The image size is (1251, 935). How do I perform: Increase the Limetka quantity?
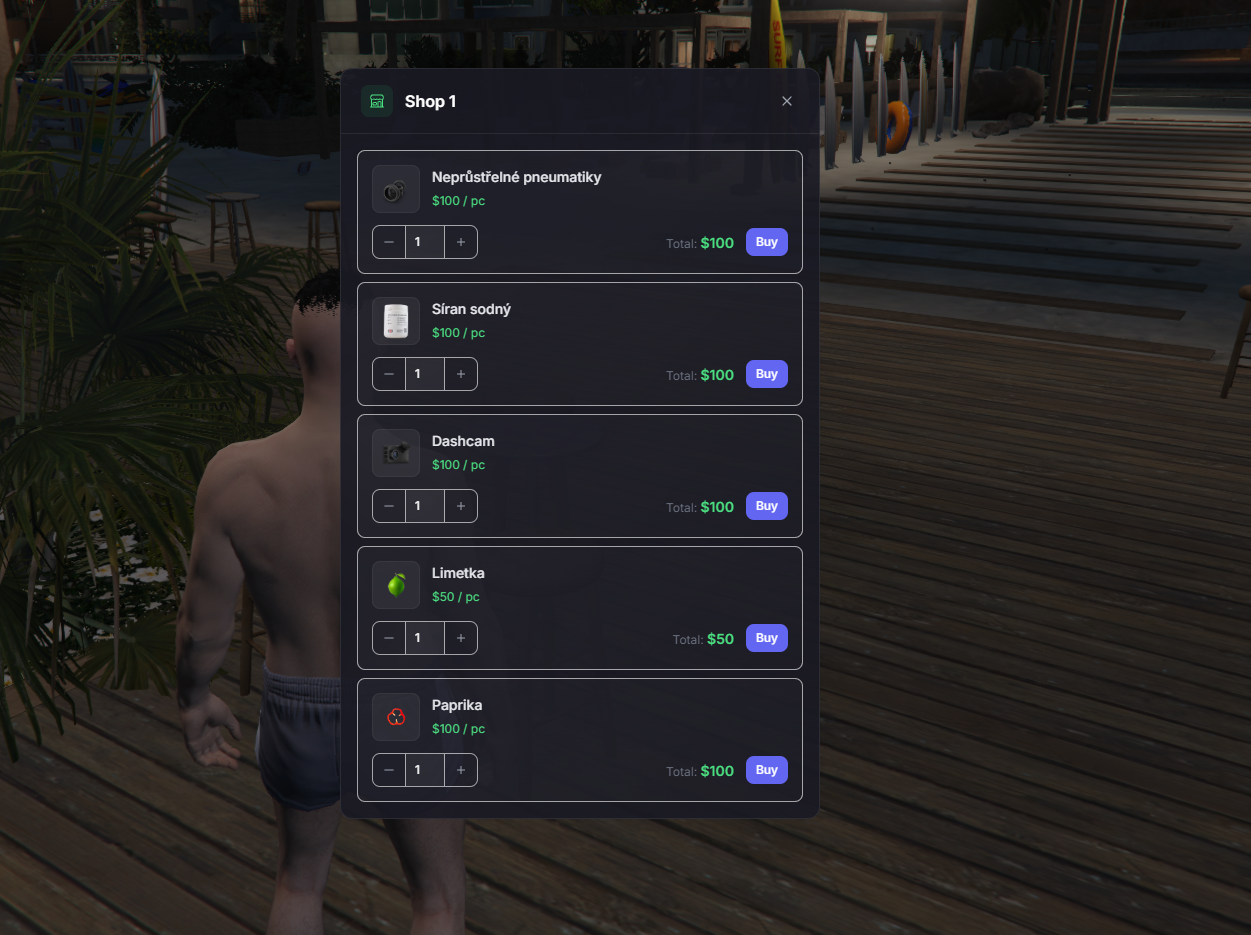pos(461,638)
